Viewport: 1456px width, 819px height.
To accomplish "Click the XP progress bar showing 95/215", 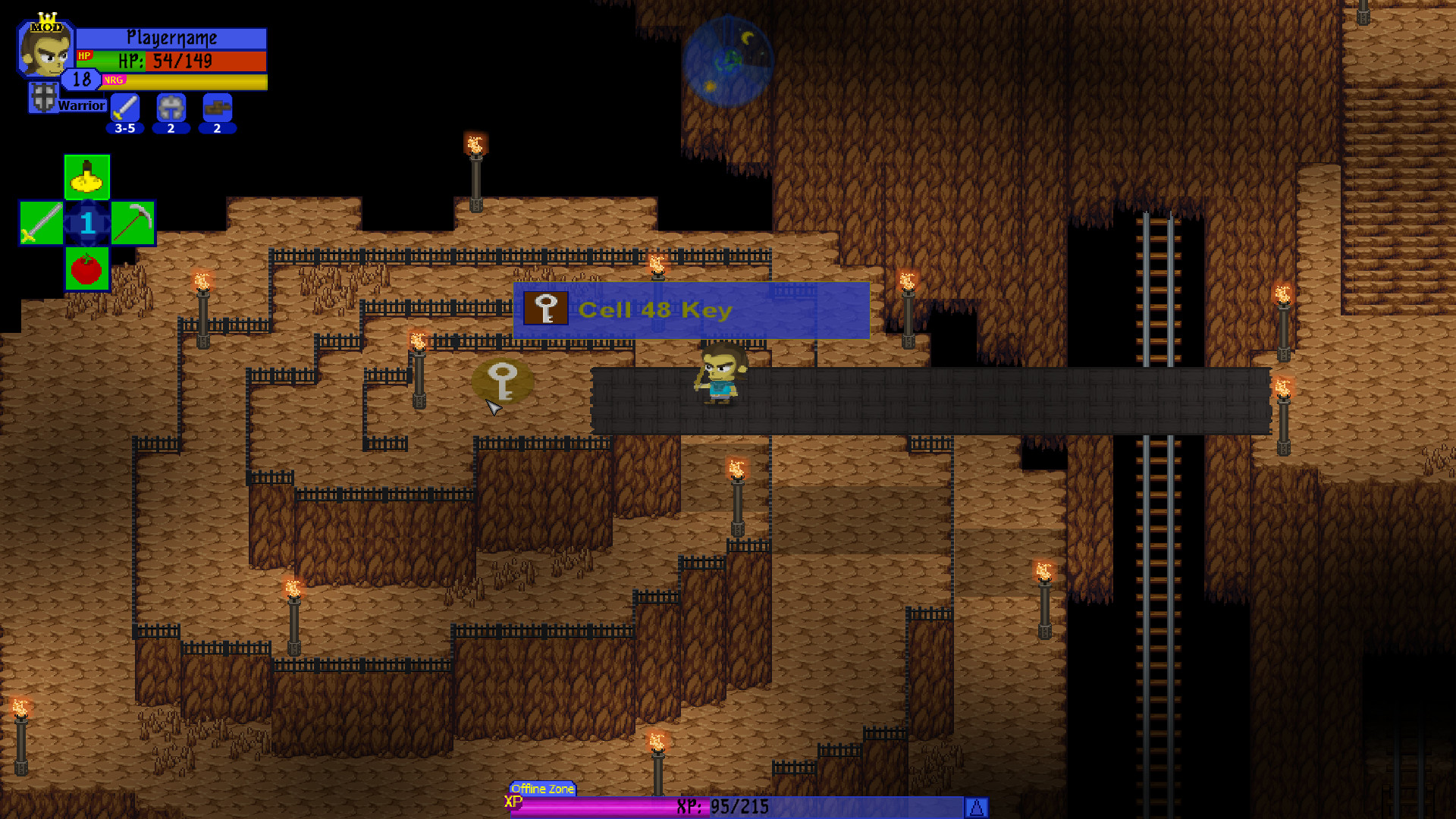I will (x=728, y=807).
